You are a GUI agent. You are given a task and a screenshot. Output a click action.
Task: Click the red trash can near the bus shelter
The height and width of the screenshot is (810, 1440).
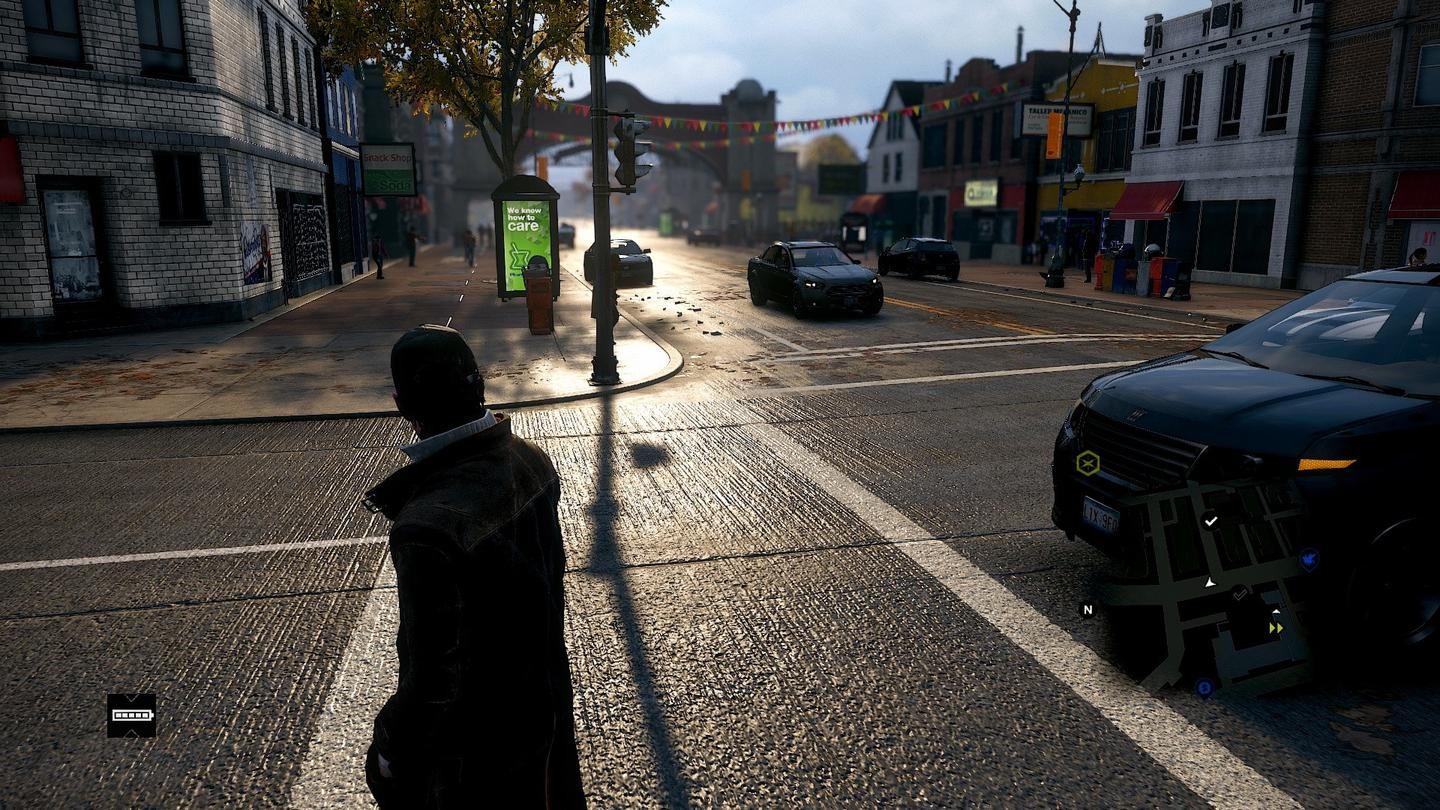click(541, 300)
